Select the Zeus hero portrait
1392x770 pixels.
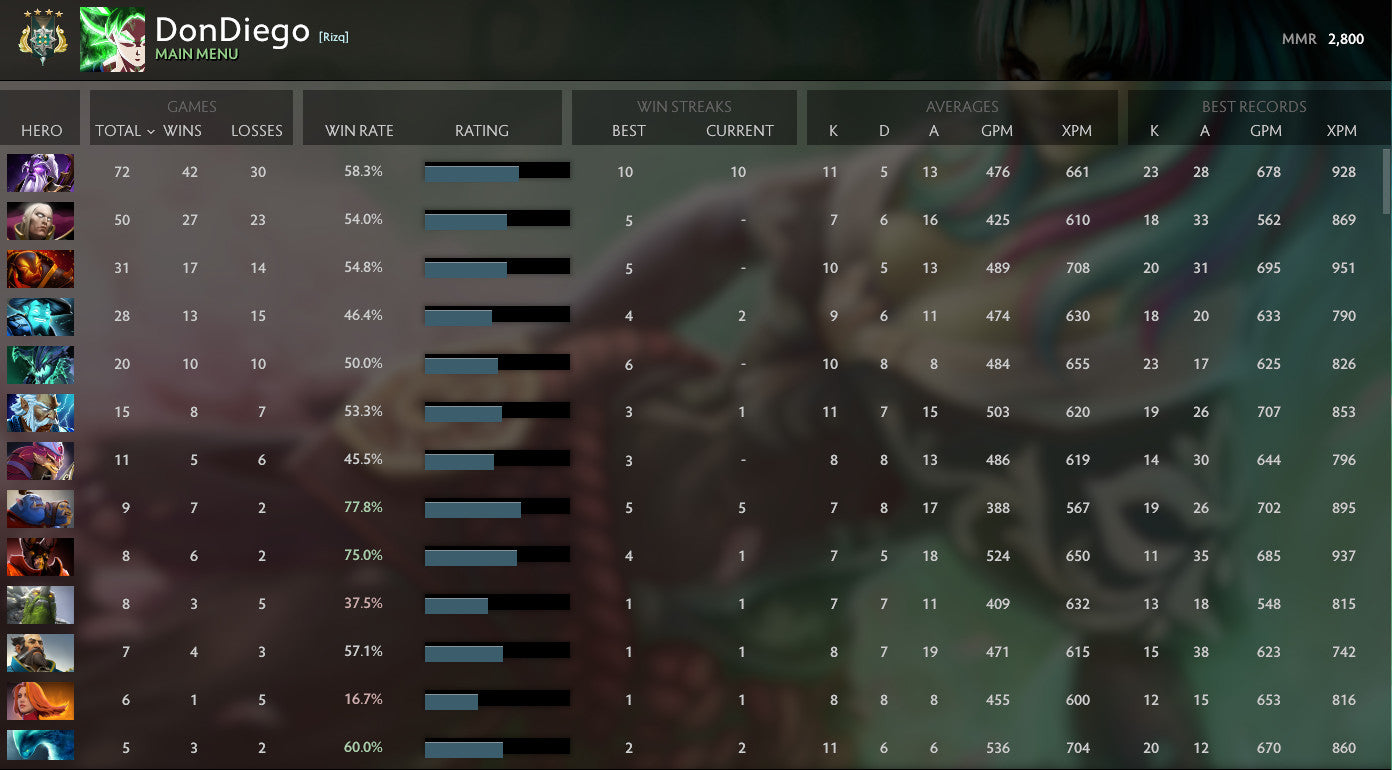pos(40,412)
